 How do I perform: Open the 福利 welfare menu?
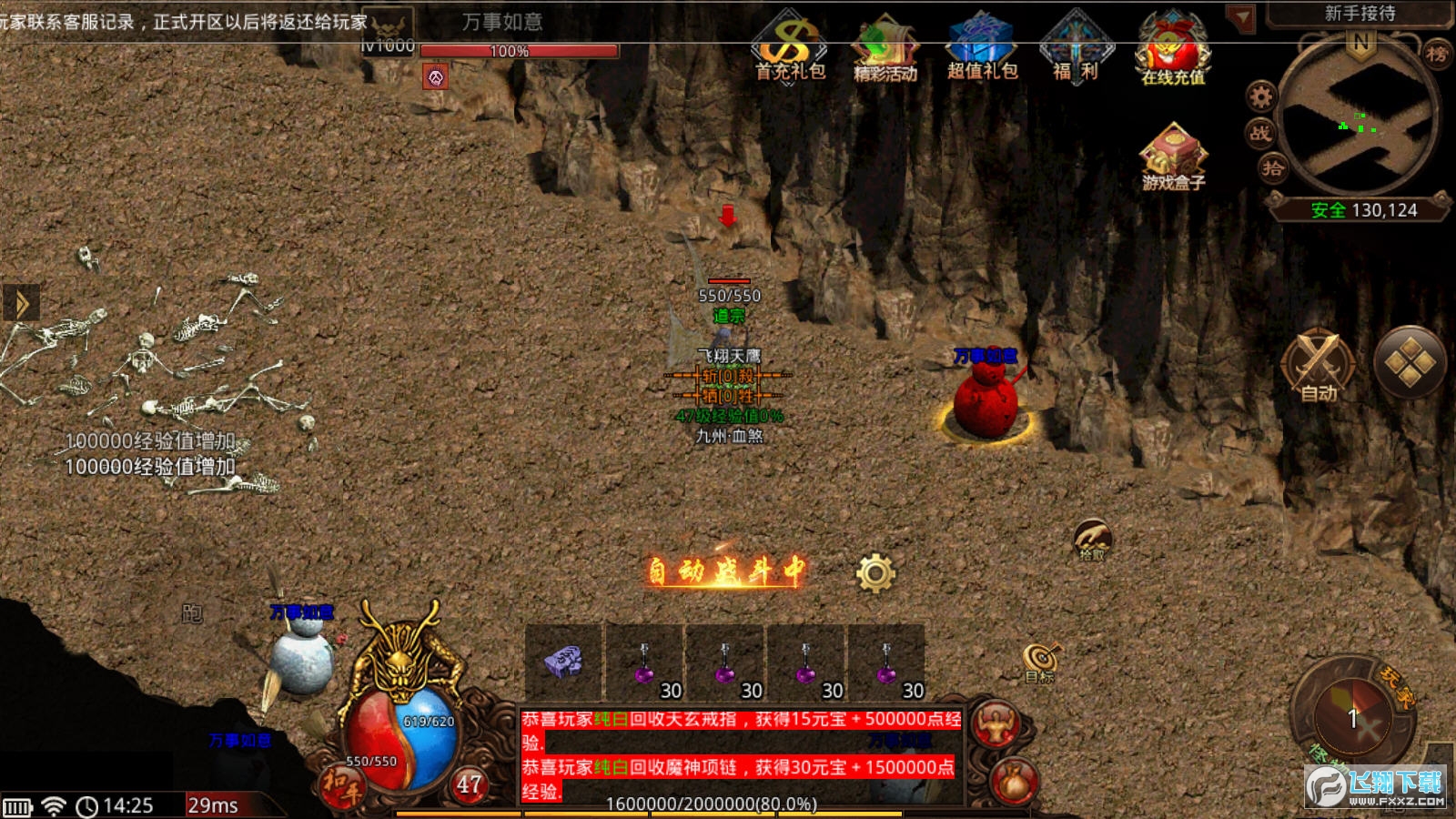(x=1076, y=48)
